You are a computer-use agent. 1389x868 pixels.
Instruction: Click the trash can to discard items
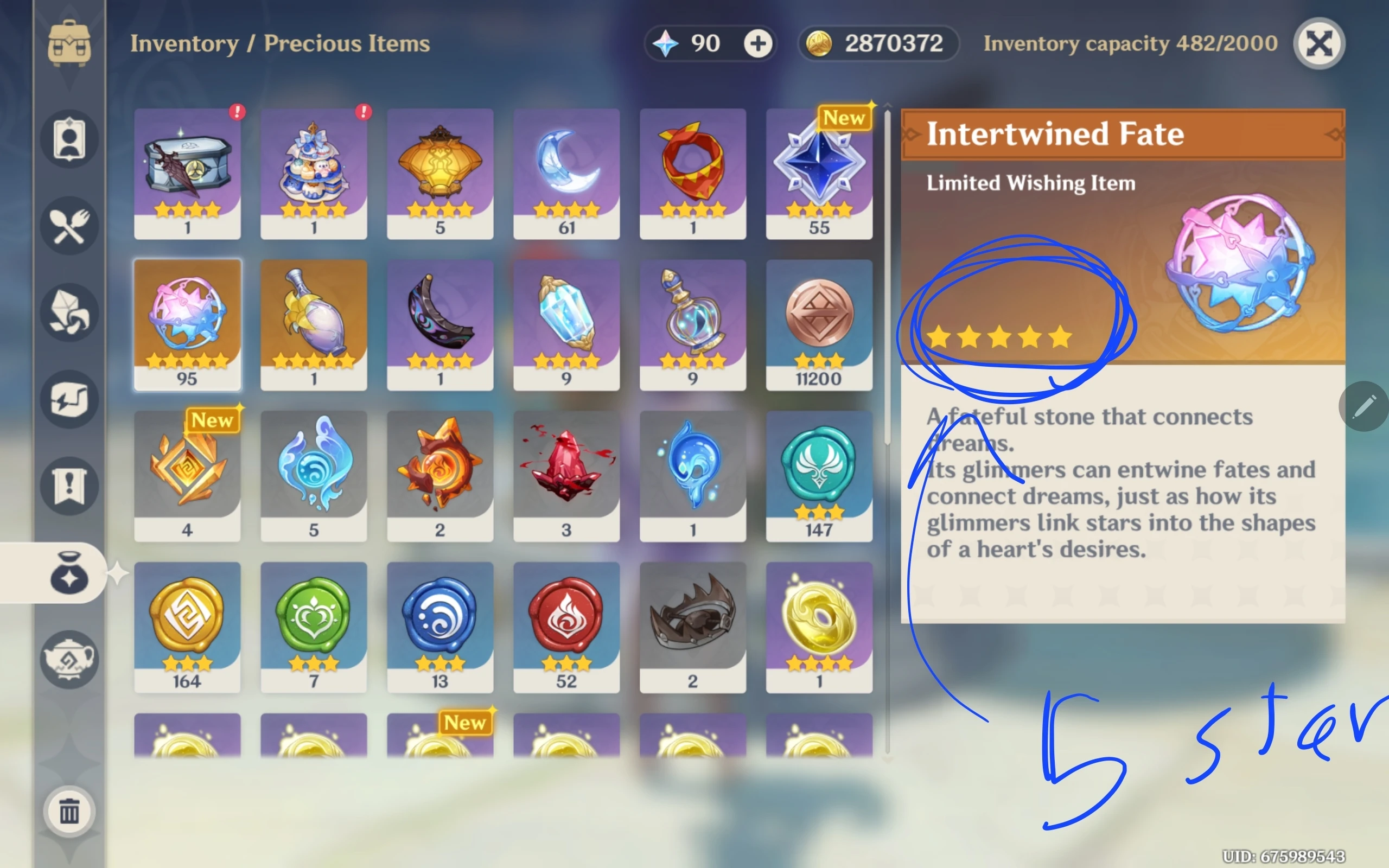pos(70,812)
